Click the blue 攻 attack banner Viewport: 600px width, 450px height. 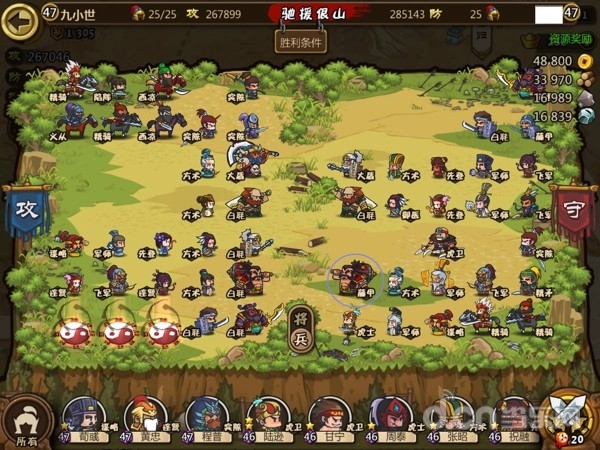[x=25, y=211]
